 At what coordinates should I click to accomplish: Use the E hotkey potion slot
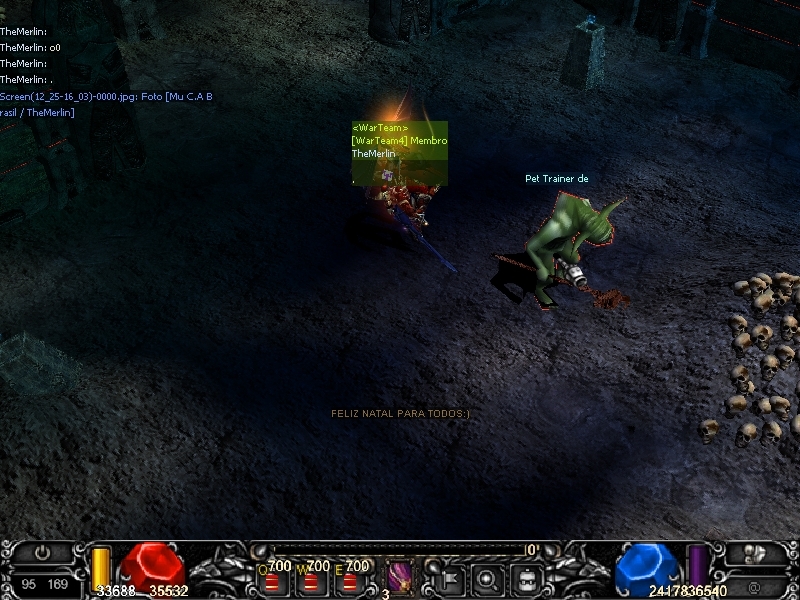coord(348,579)
